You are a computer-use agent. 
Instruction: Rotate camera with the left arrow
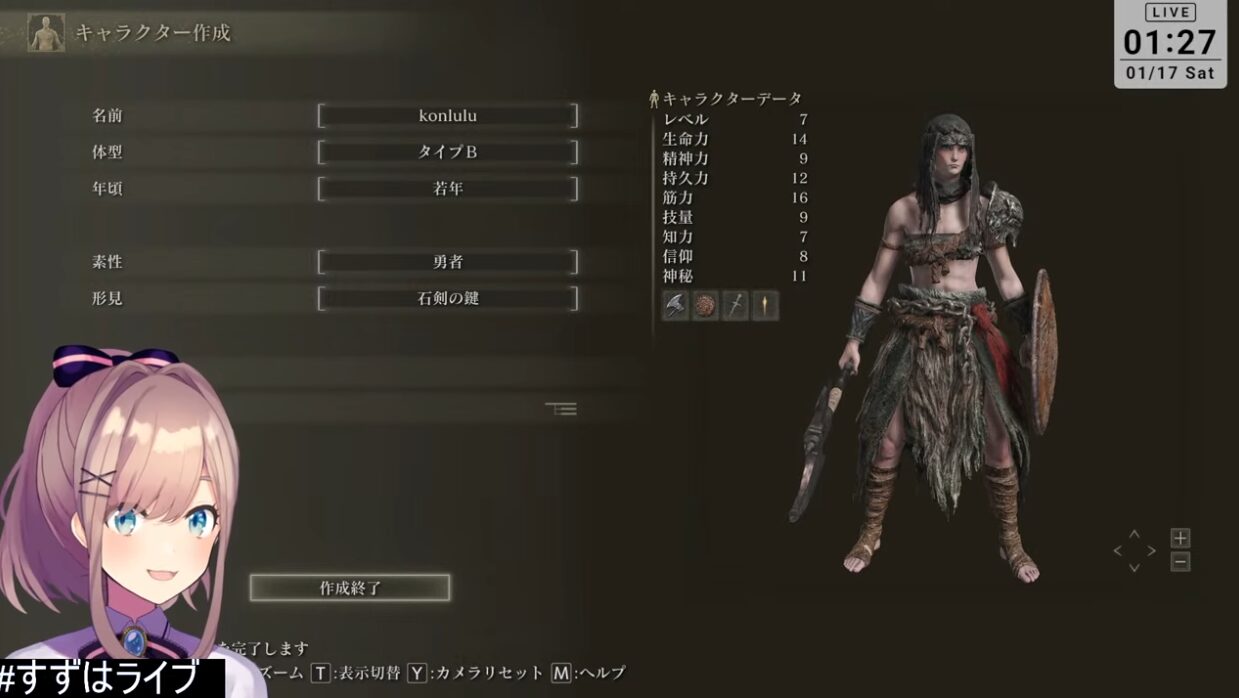pyautogui.click(x=1118, y=551)
